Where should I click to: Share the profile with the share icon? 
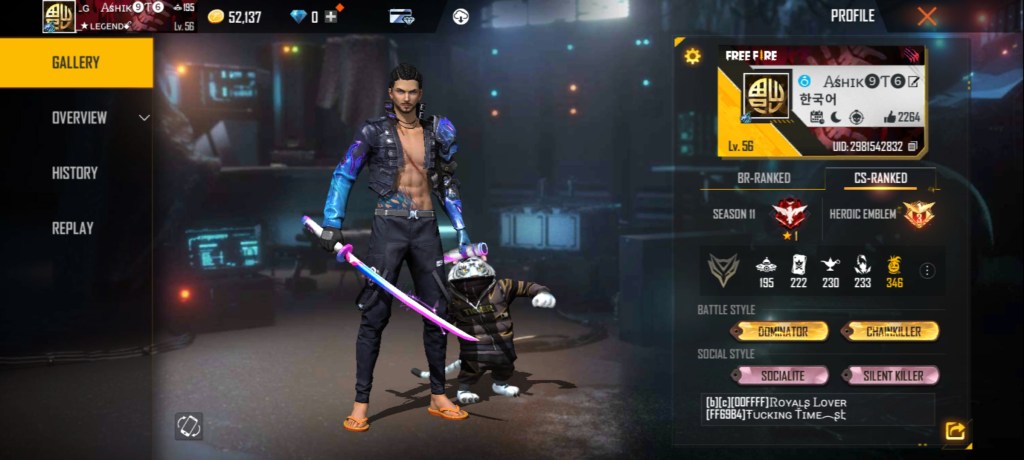pos(955,431)
